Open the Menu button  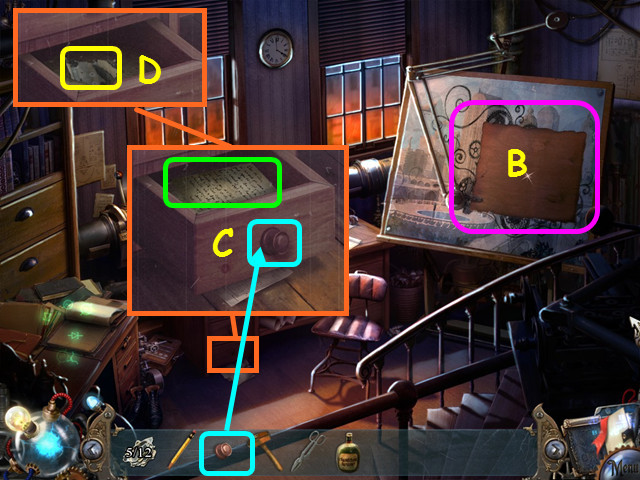coord(620,466)
